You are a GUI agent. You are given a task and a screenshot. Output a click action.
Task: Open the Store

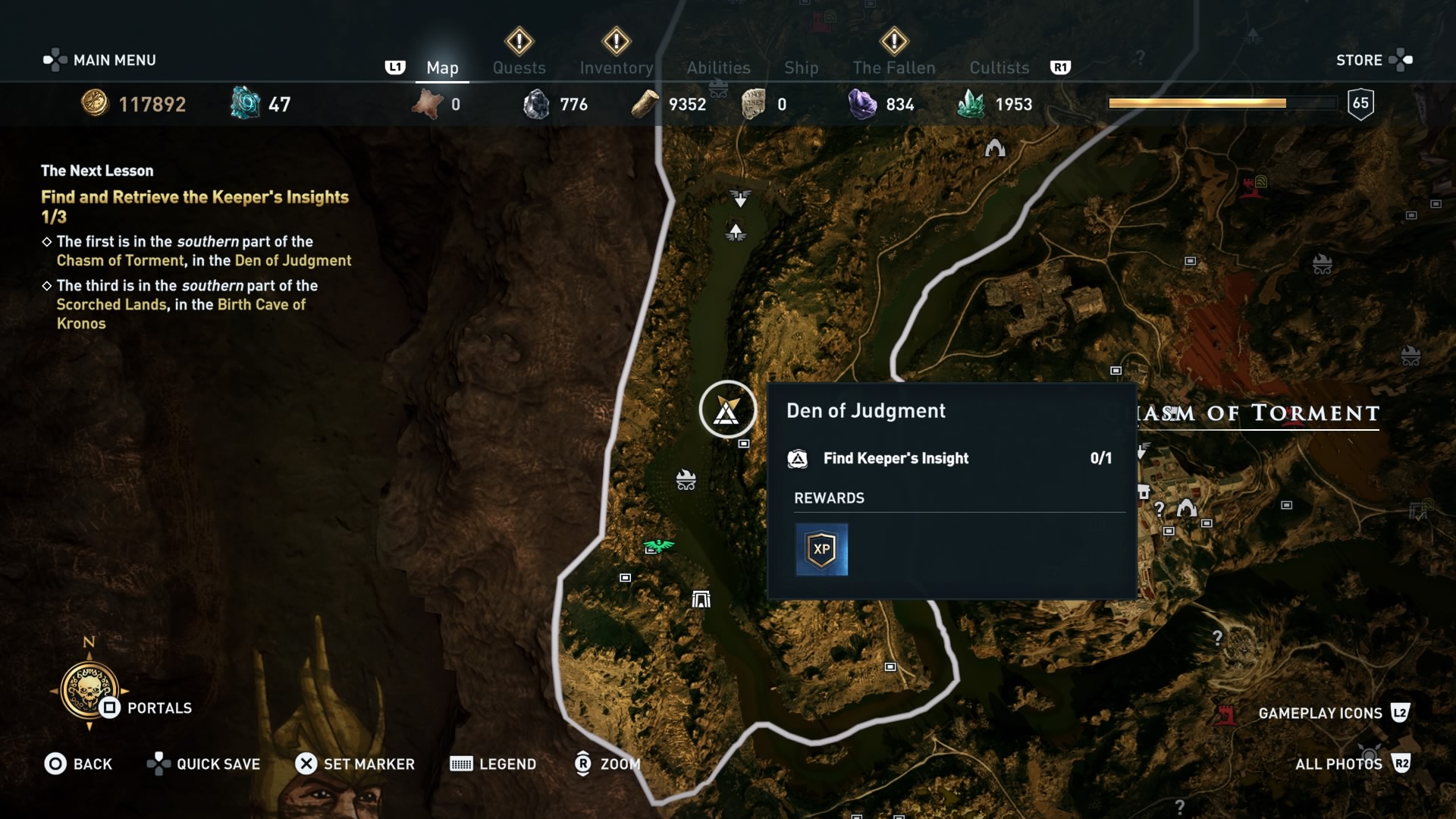point(1360,60)
